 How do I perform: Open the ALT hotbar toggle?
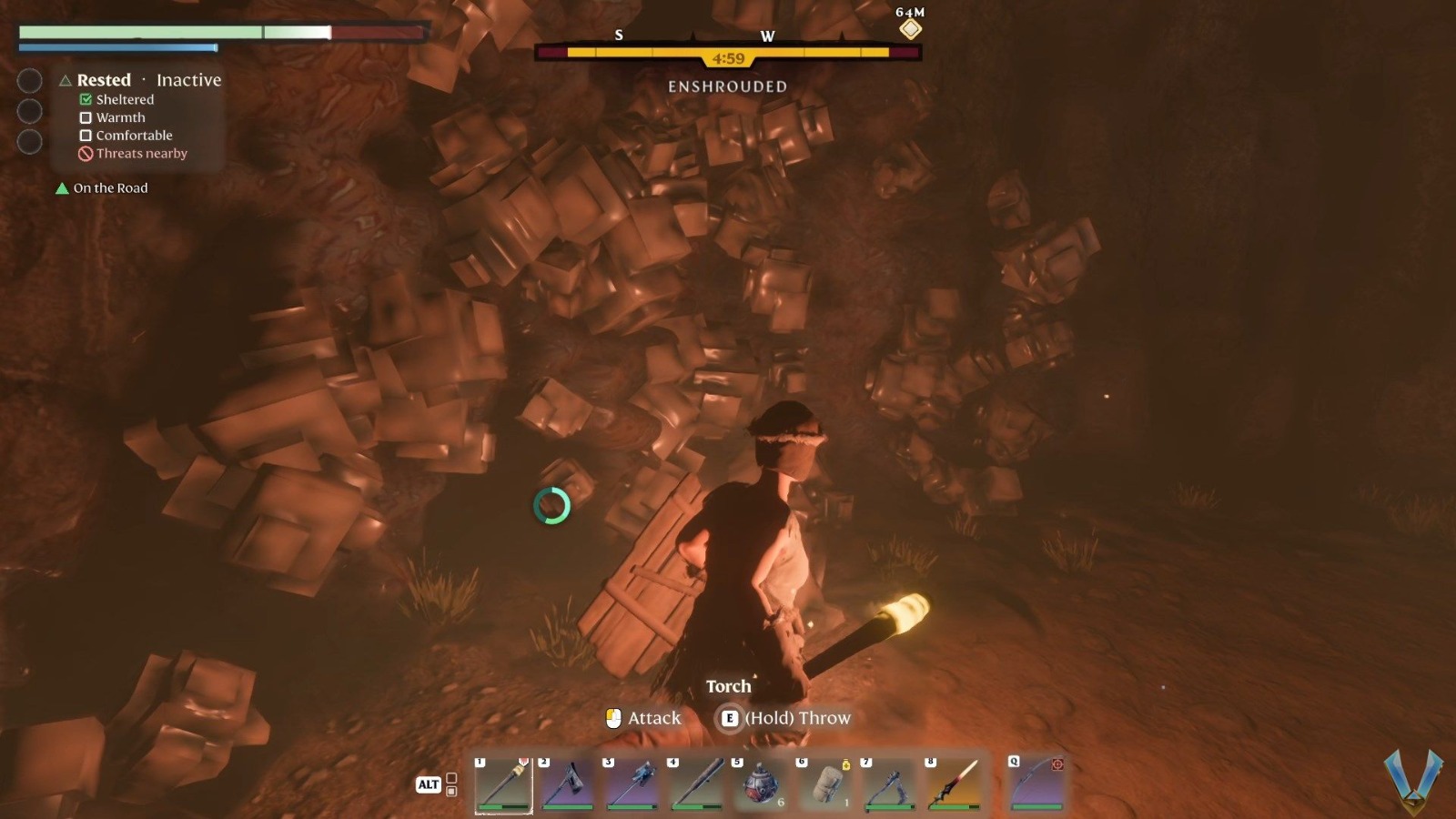[x=428, y=784]
